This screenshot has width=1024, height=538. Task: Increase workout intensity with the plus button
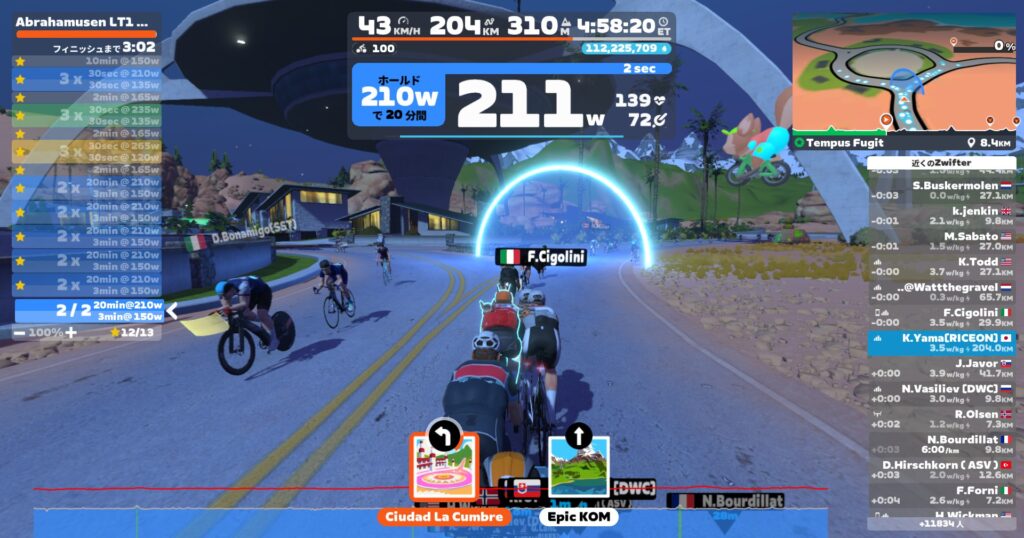pos(70,331)
